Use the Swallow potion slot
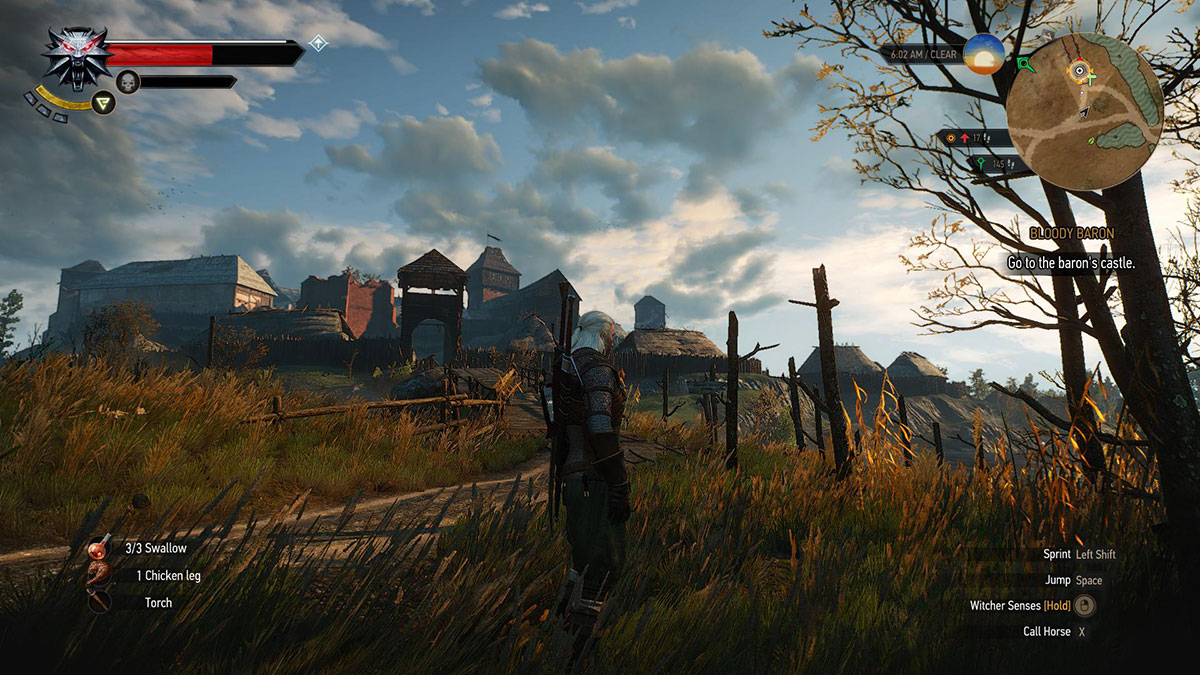 tap(100, 548)
